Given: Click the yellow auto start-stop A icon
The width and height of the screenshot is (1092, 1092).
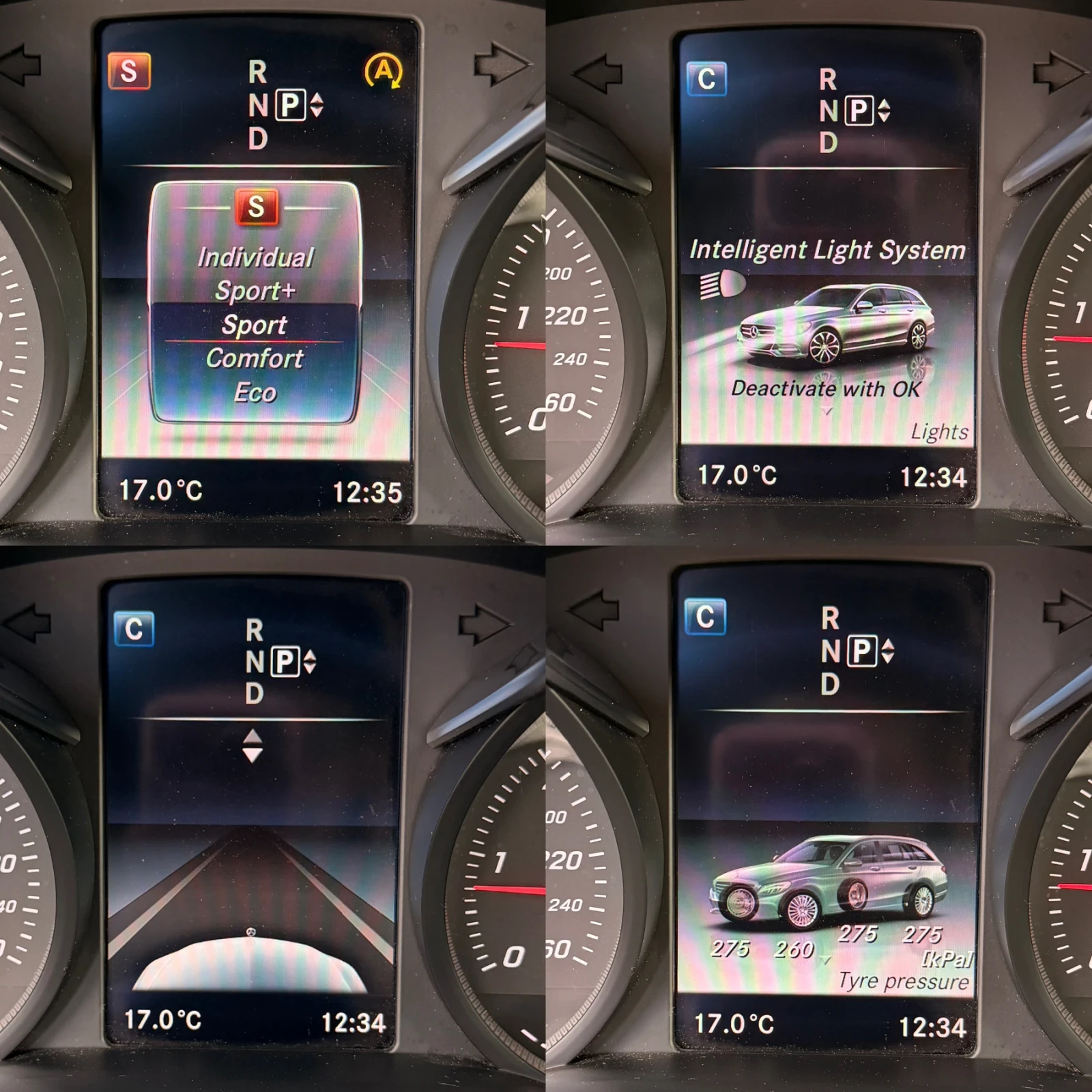Looking at the screenshot, I should coord(384,71).
